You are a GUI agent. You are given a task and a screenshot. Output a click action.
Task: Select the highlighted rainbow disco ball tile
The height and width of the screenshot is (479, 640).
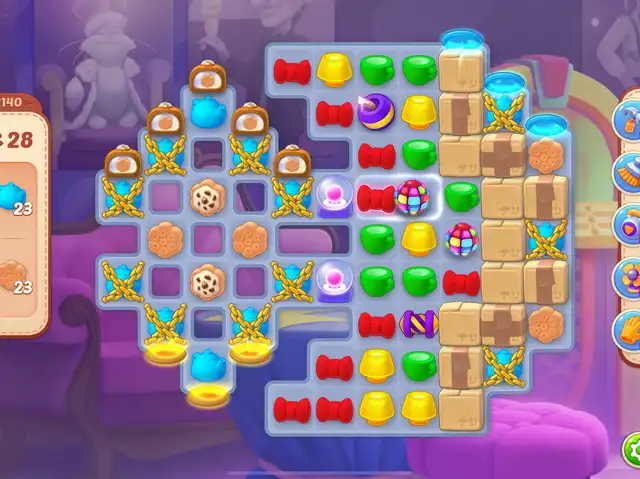point(413,197)
